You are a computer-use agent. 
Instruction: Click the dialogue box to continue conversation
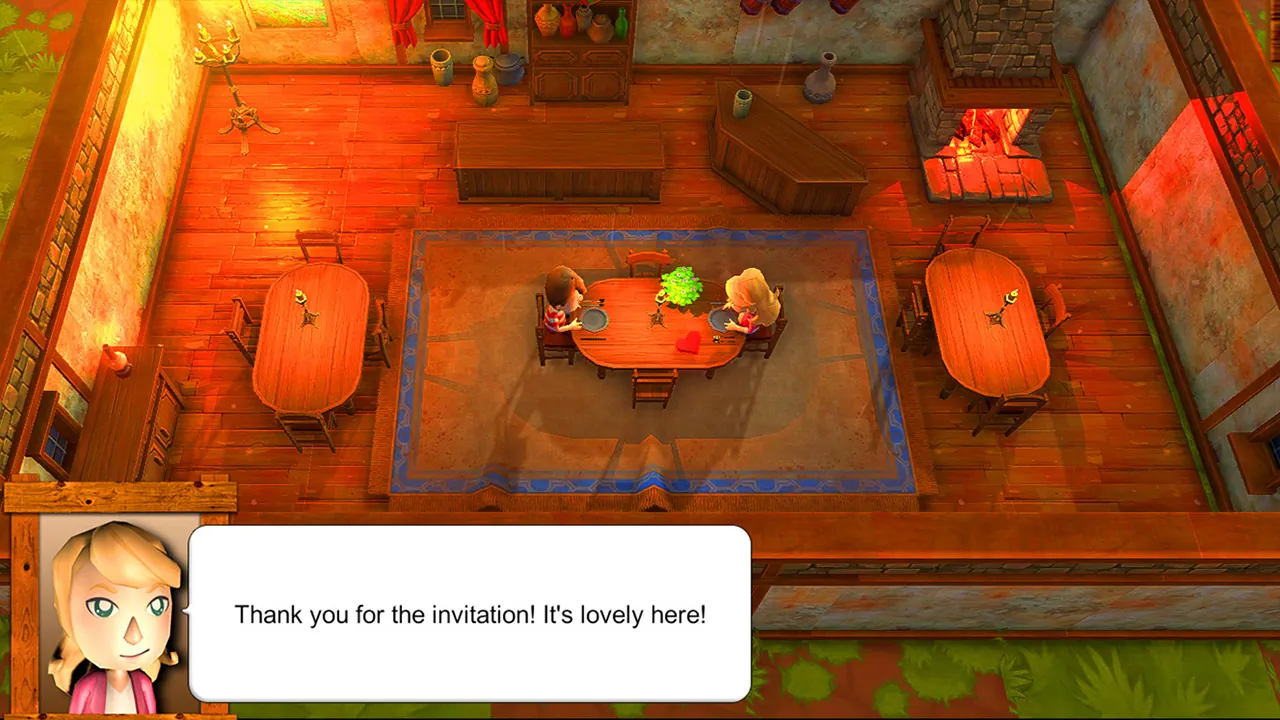click(x=470, y=613)
